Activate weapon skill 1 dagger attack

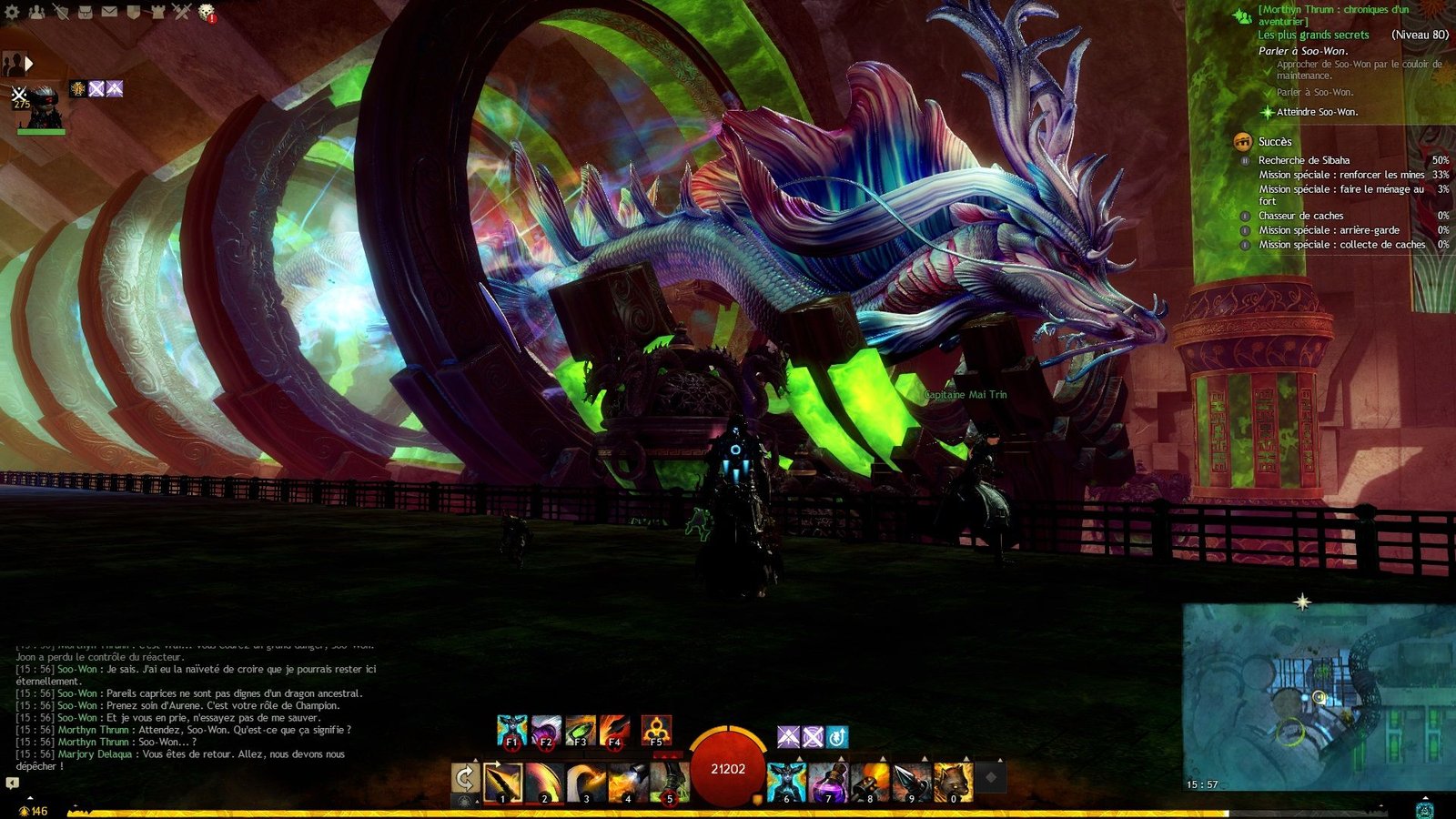[502, 782]
